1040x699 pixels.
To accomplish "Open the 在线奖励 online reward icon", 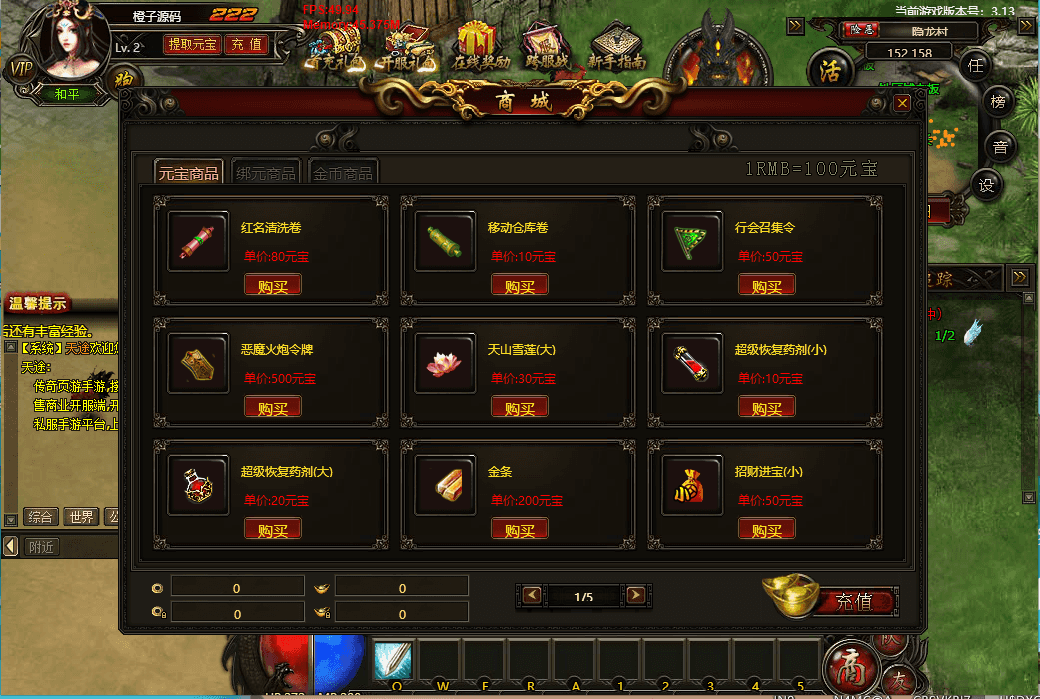I will (x=479, y=46).
